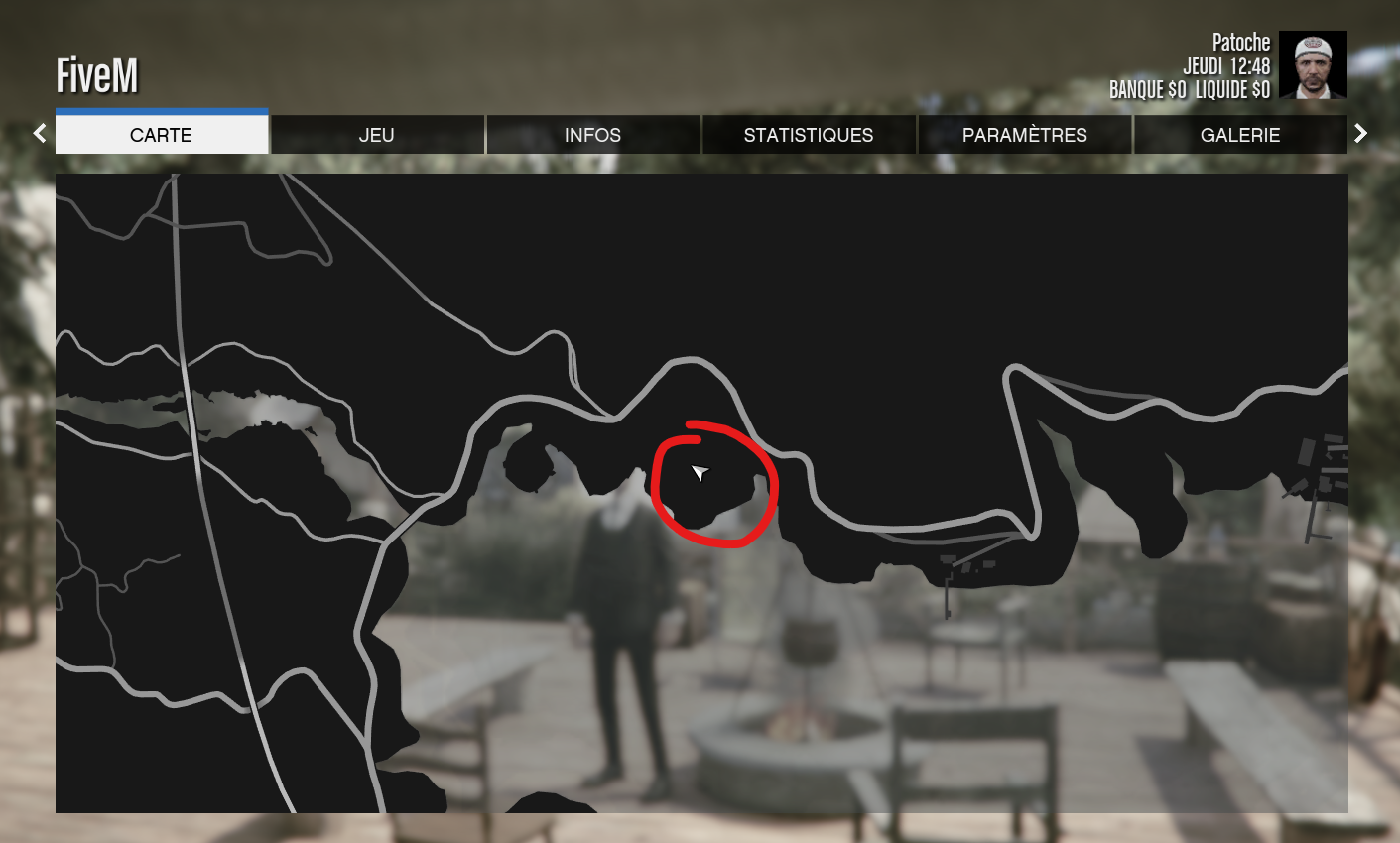
Task: Click the left chevron to cycle tabs backward
Action: 39,133
